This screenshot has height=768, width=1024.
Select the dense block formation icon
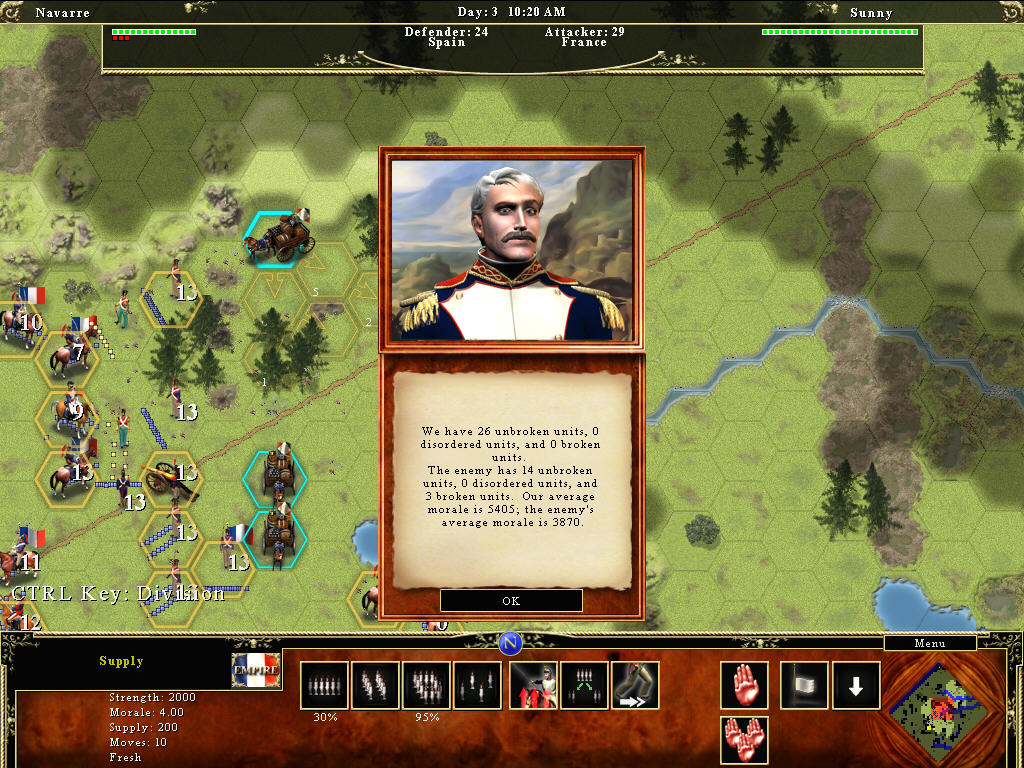[426, 685]
